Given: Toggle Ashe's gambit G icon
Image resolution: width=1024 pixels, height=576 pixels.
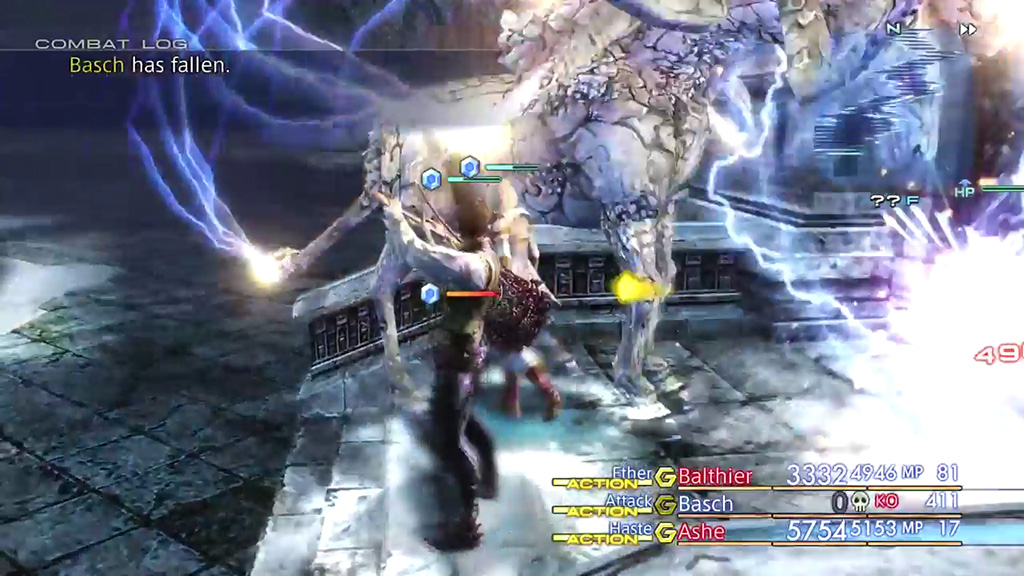Looking at the screenshot, I should [x=665, y=533].
